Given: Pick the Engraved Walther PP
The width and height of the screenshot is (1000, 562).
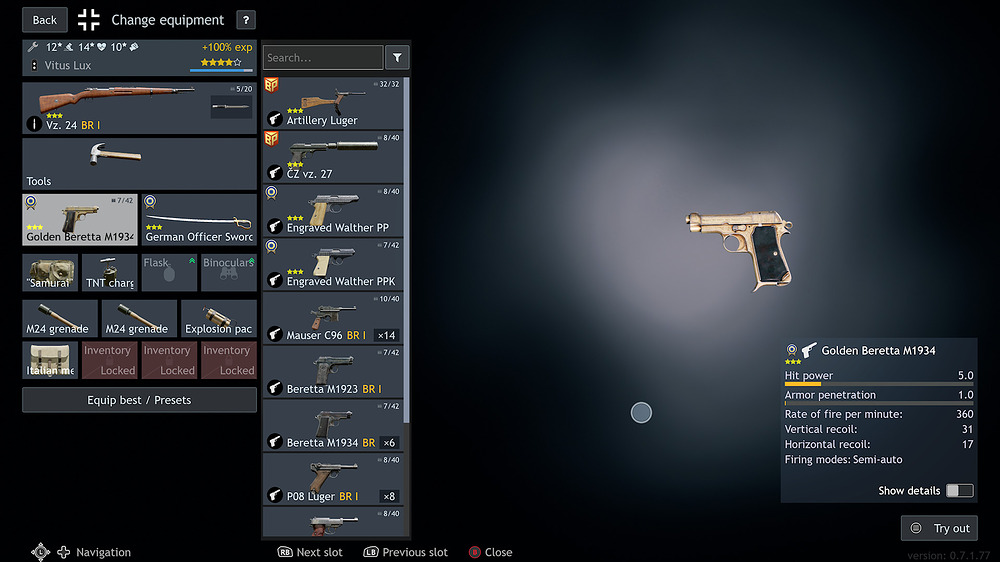Looking at the screenshot, I should point(333,210).
